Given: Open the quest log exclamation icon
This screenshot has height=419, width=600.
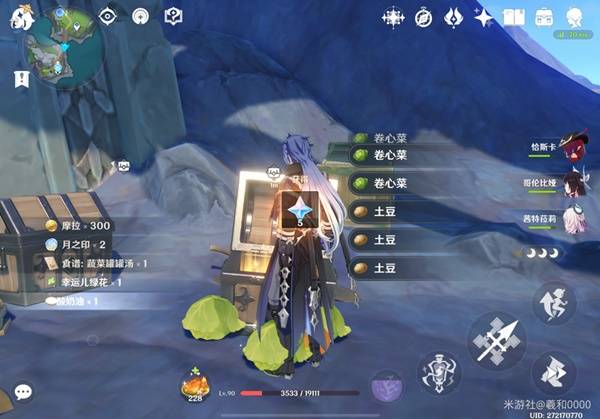Looking at the screenshot, I should click(x=20, y=79).
